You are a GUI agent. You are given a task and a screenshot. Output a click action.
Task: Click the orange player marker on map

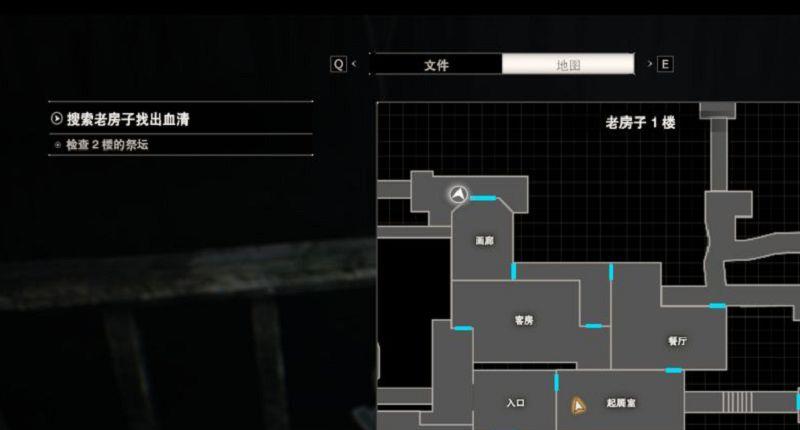pyautogui.click(x=577, y=405)
